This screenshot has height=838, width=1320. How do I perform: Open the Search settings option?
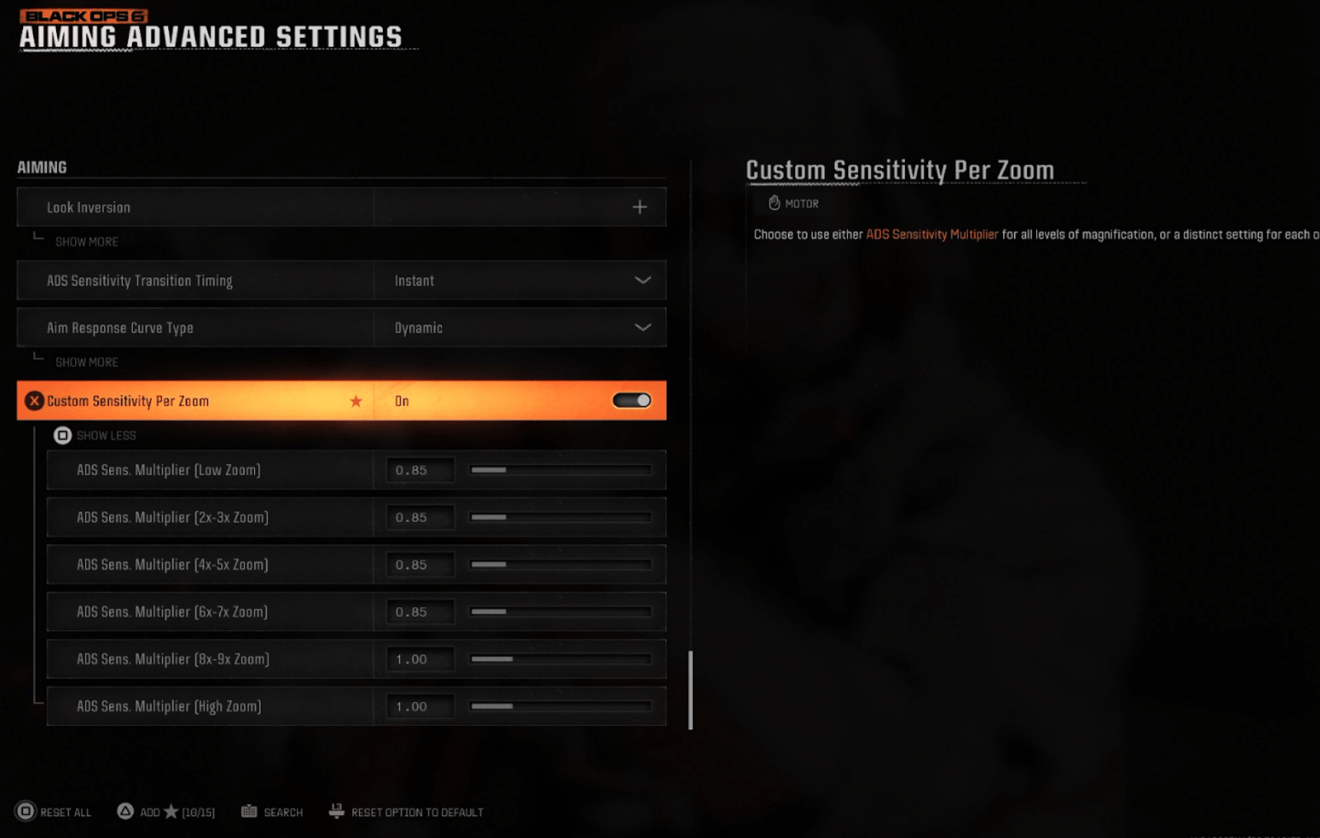(272, 812)
